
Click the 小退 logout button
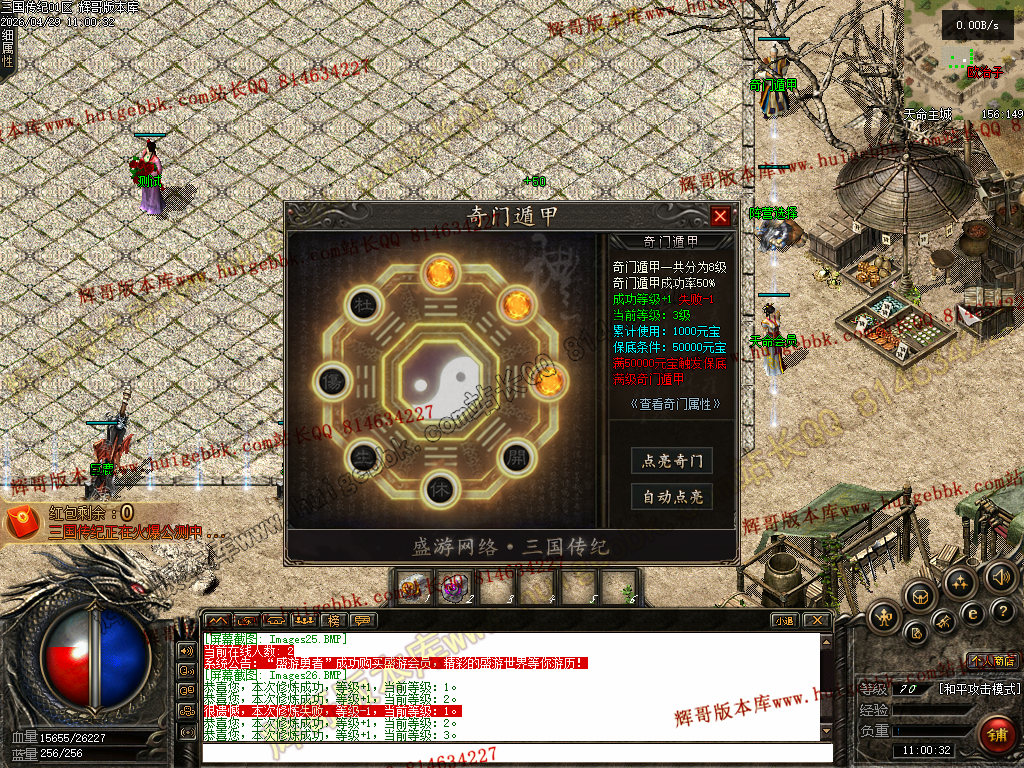click(784, 621)
